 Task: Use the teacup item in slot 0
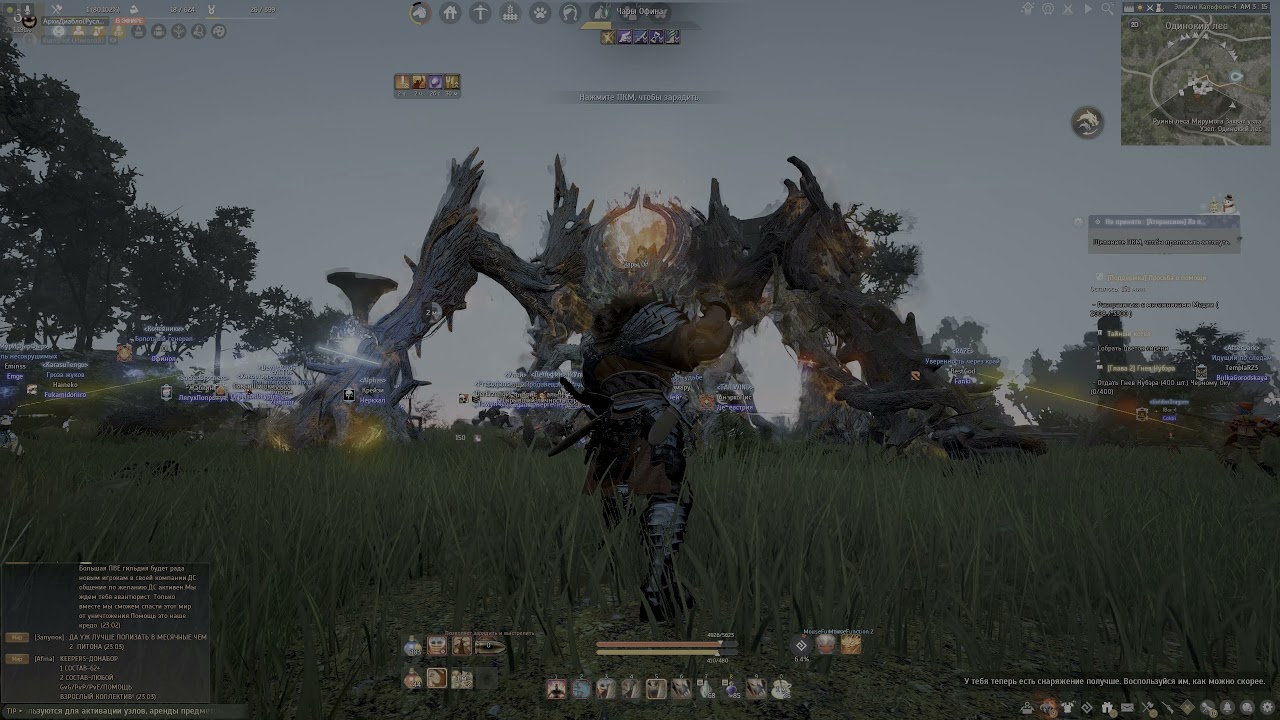pyautogui.click(x=780, y=688)
